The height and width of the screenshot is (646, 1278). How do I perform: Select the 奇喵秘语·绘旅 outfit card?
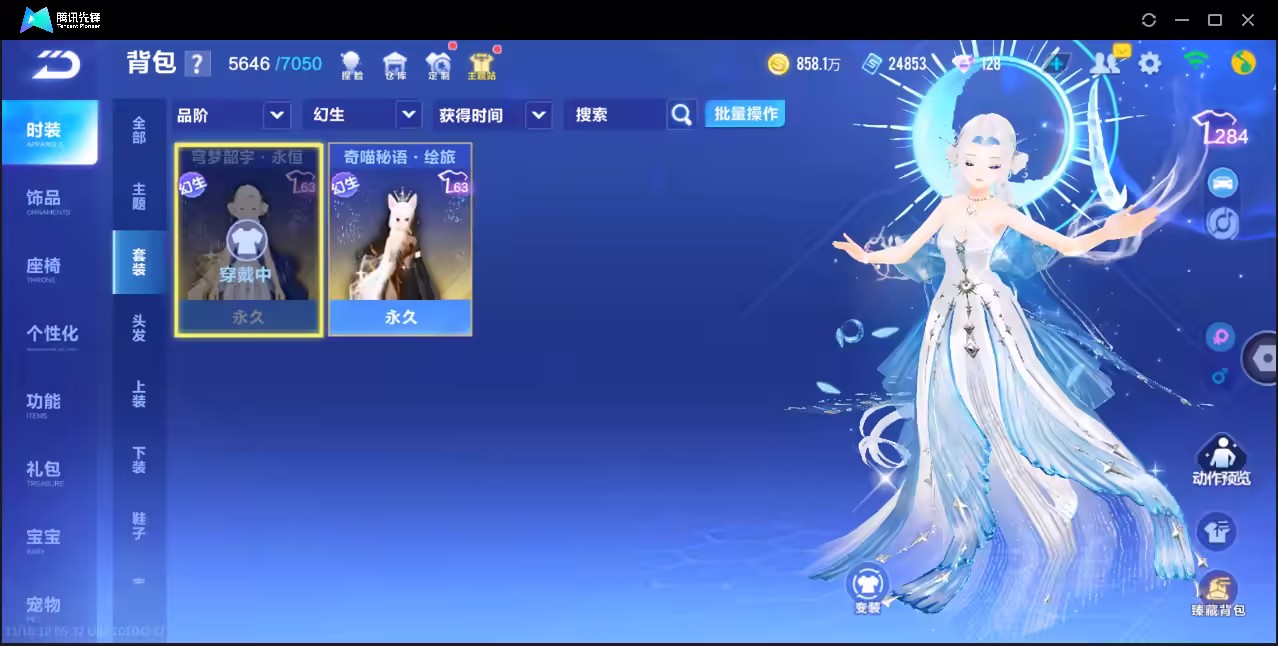400,239
